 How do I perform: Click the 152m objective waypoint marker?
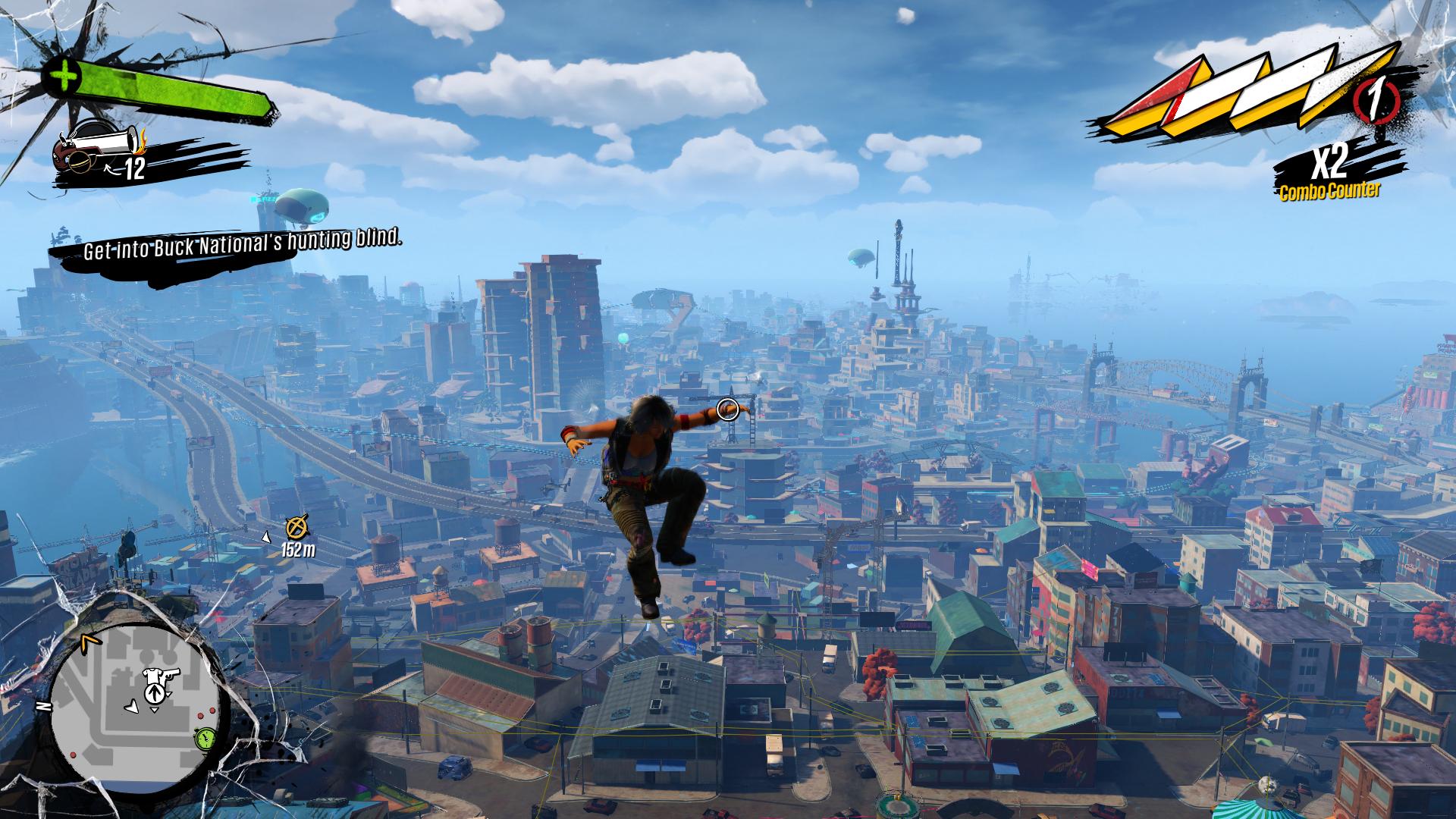pyautogui.click(x=297, y=526)
